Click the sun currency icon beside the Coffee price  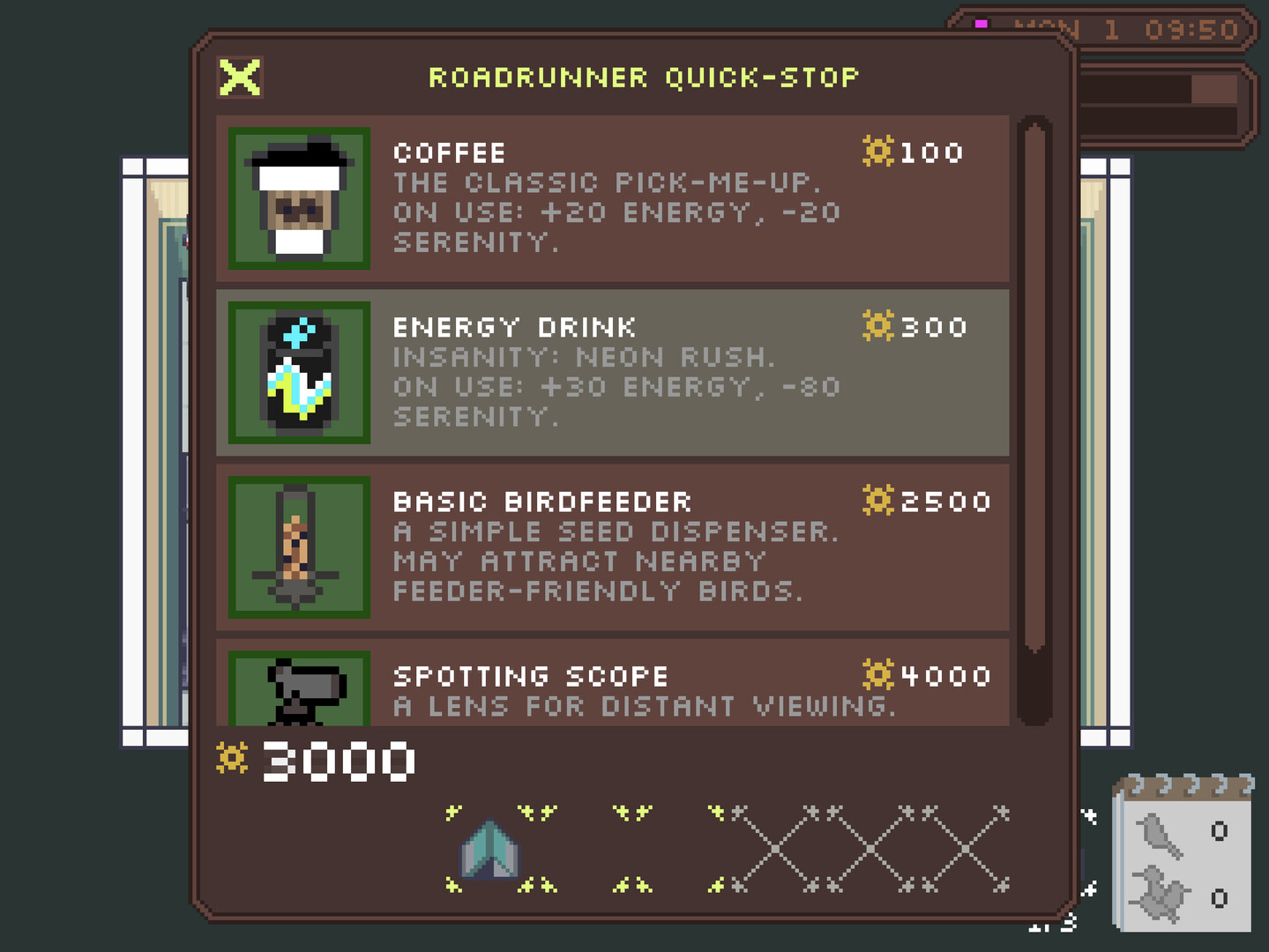[876, 152]
